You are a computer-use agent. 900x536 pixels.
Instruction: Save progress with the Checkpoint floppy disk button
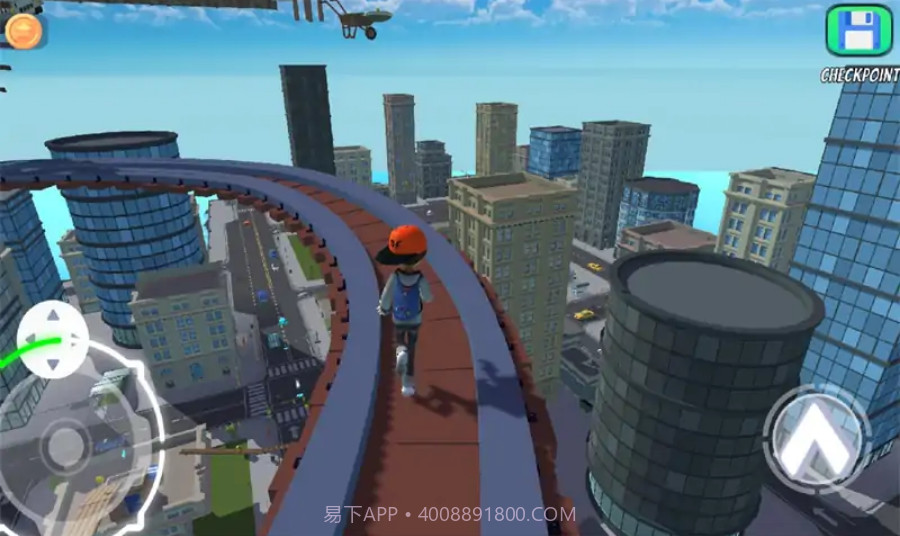click(x=857, y=31)
